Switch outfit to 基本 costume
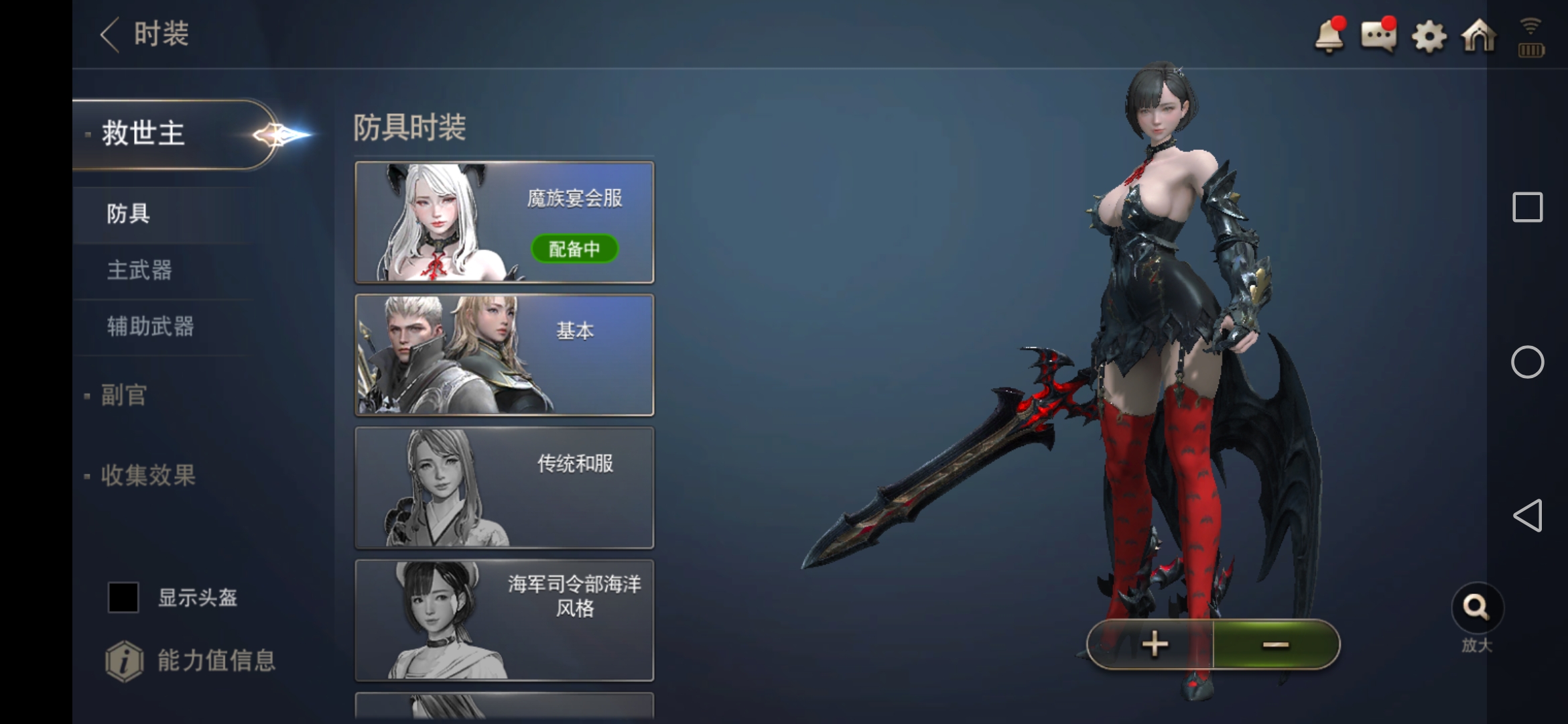The image size is (1568, 724). (x=504, y=353)
